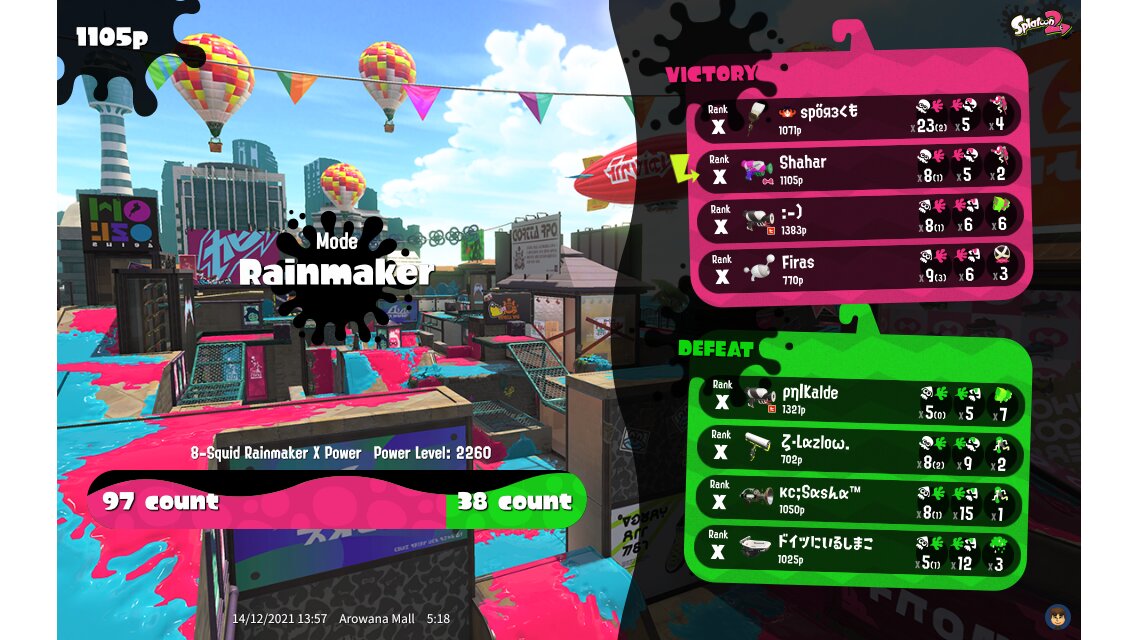Select the player row for Firas

[x=860, y=269]
